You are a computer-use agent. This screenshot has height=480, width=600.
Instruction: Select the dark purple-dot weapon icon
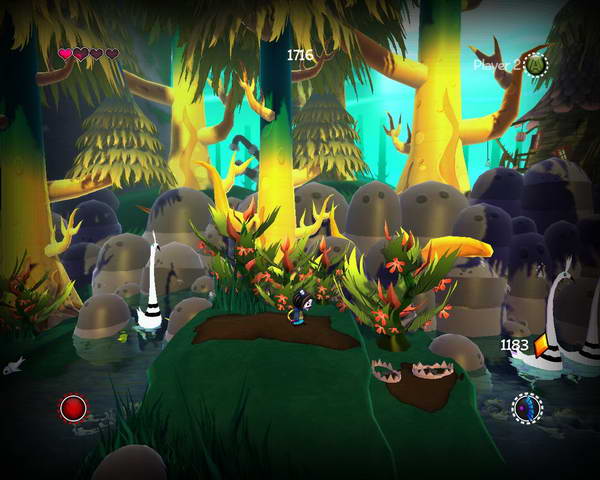click(527, 407)
